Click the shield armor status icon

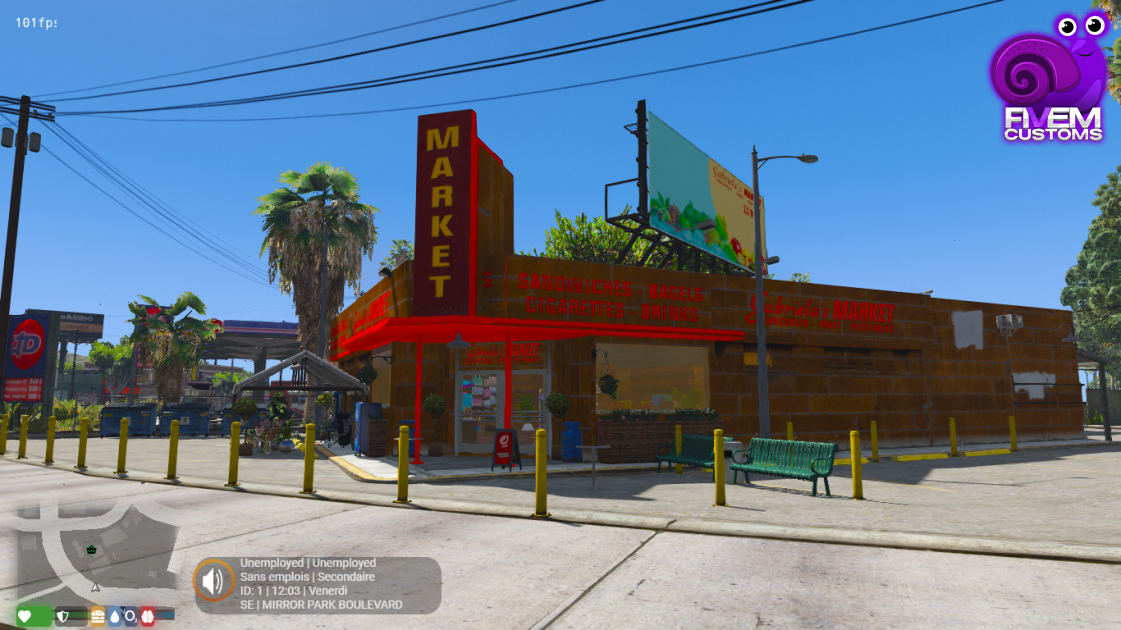click(63, 616)
